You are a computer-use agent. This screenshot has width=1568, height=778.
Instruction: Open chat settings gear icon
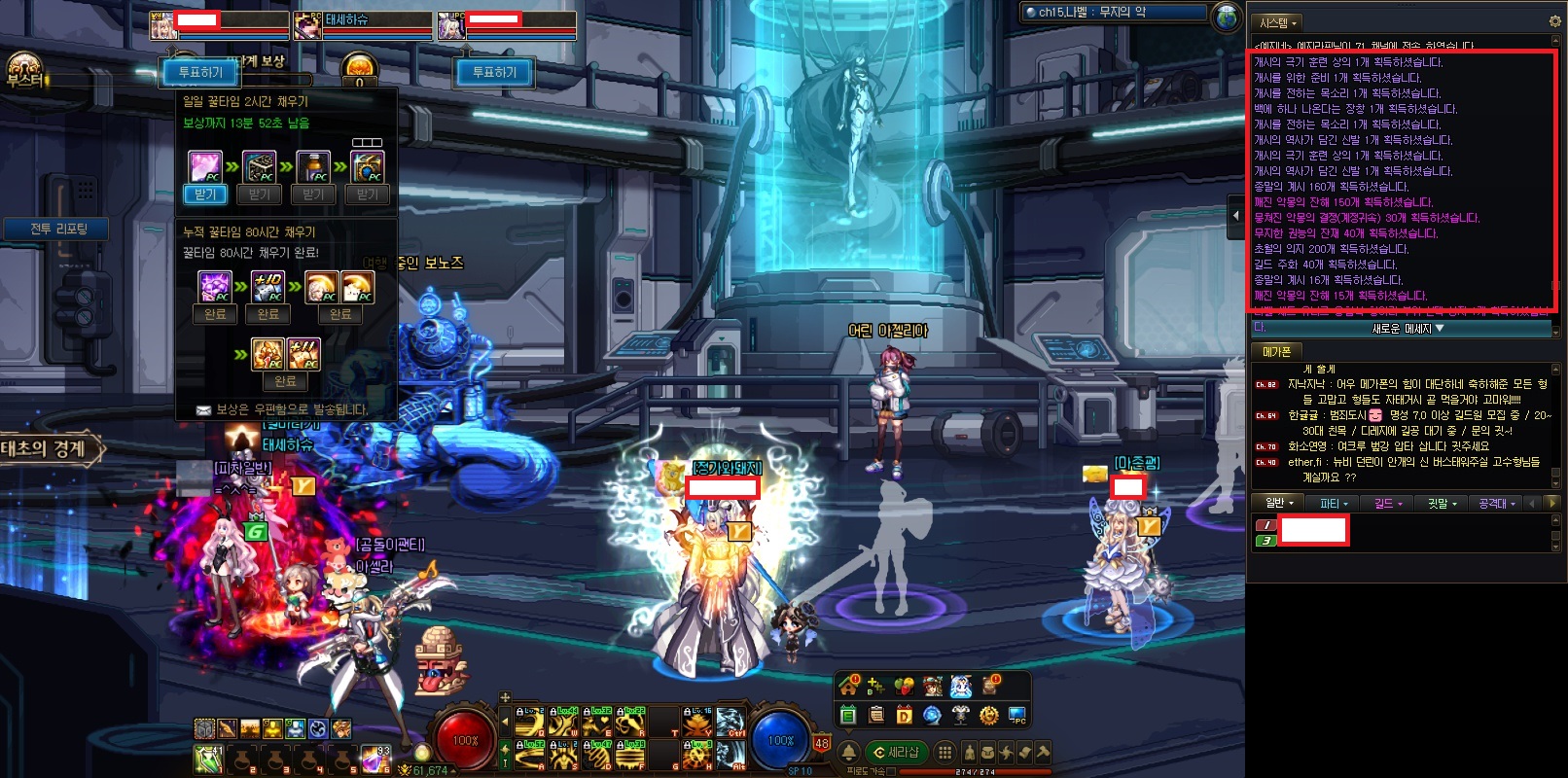click(1554, 21)
